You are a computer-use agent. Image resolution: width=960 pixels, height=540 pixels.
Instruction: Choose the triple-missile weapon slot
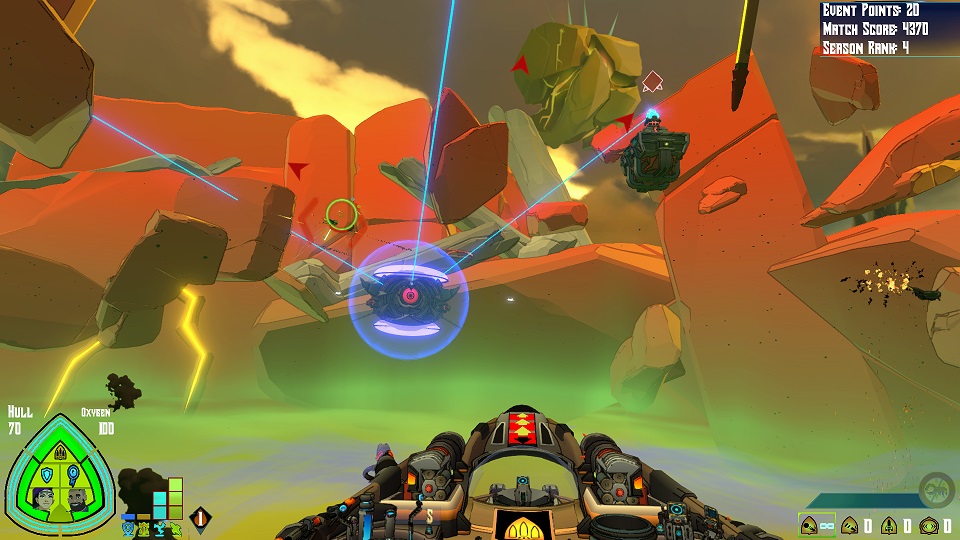click(x=849, y=524)
